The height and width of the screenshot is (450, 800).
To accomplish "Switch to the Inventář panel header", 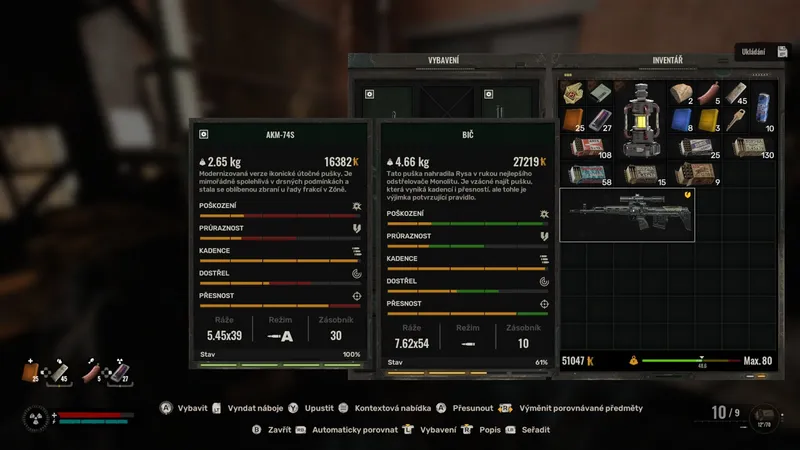I will (667, 61).
